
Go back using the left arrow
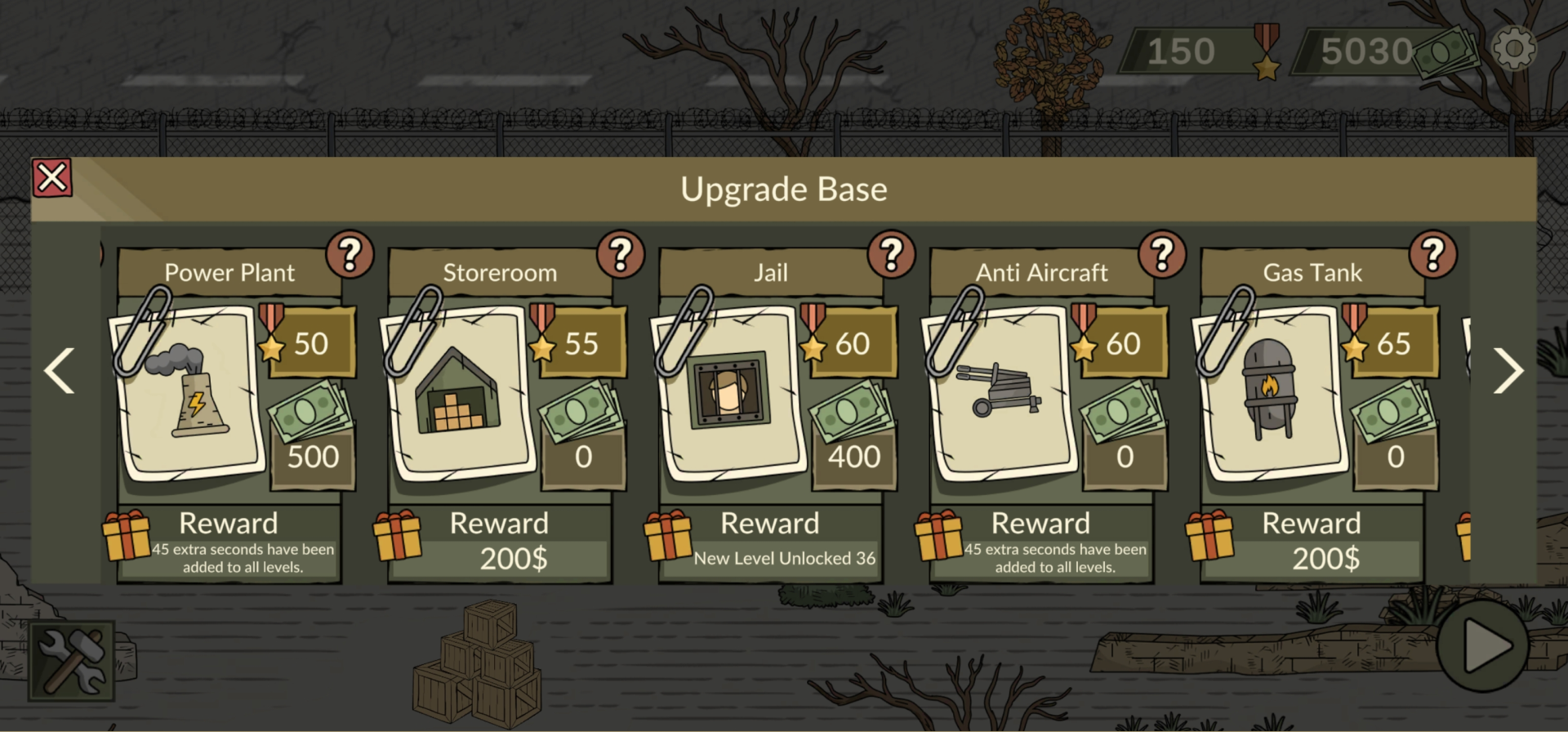[x=59, y=372]
